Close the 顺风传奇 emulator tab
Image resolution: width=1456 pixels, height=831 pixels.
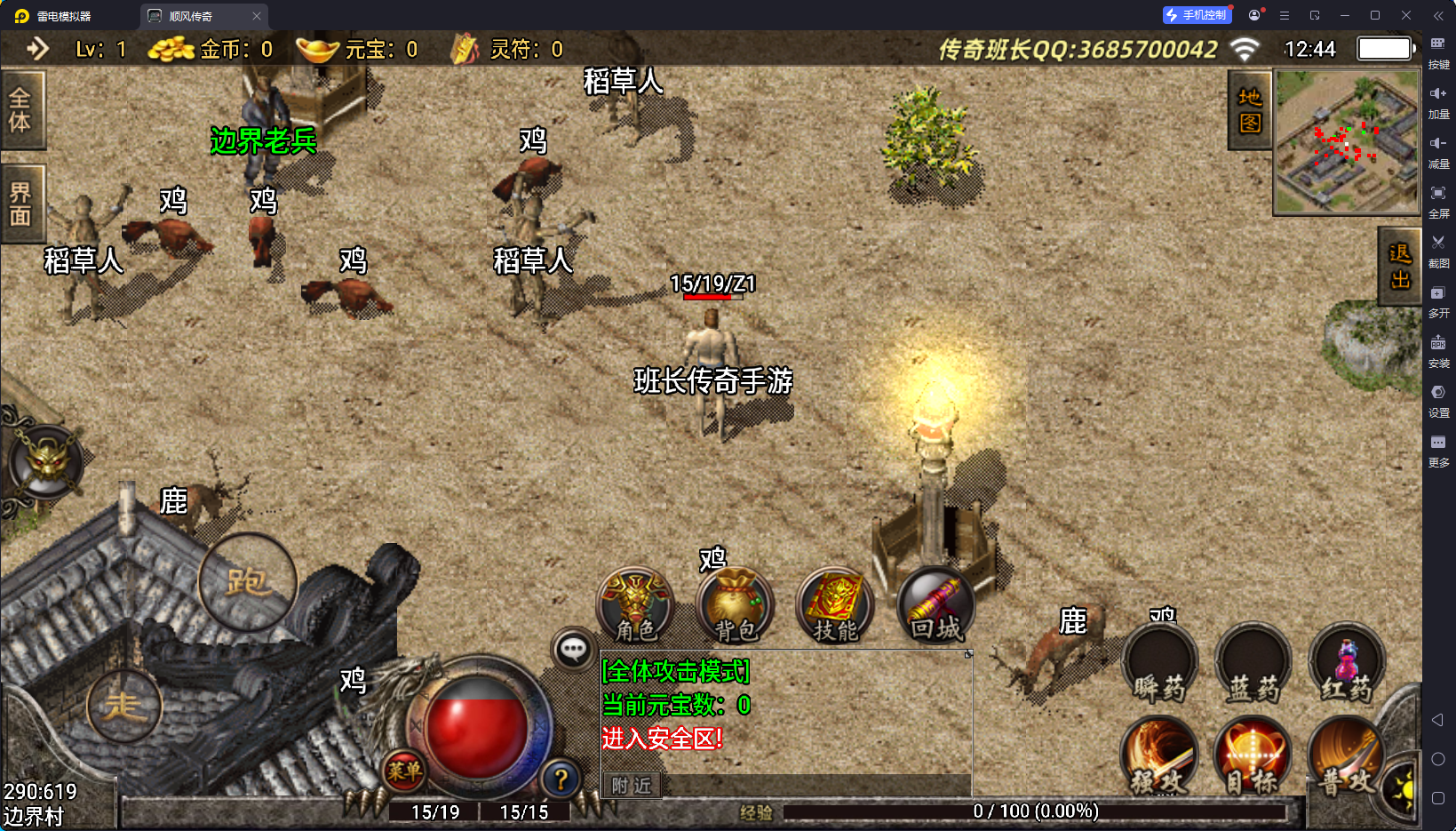point(257,16)
